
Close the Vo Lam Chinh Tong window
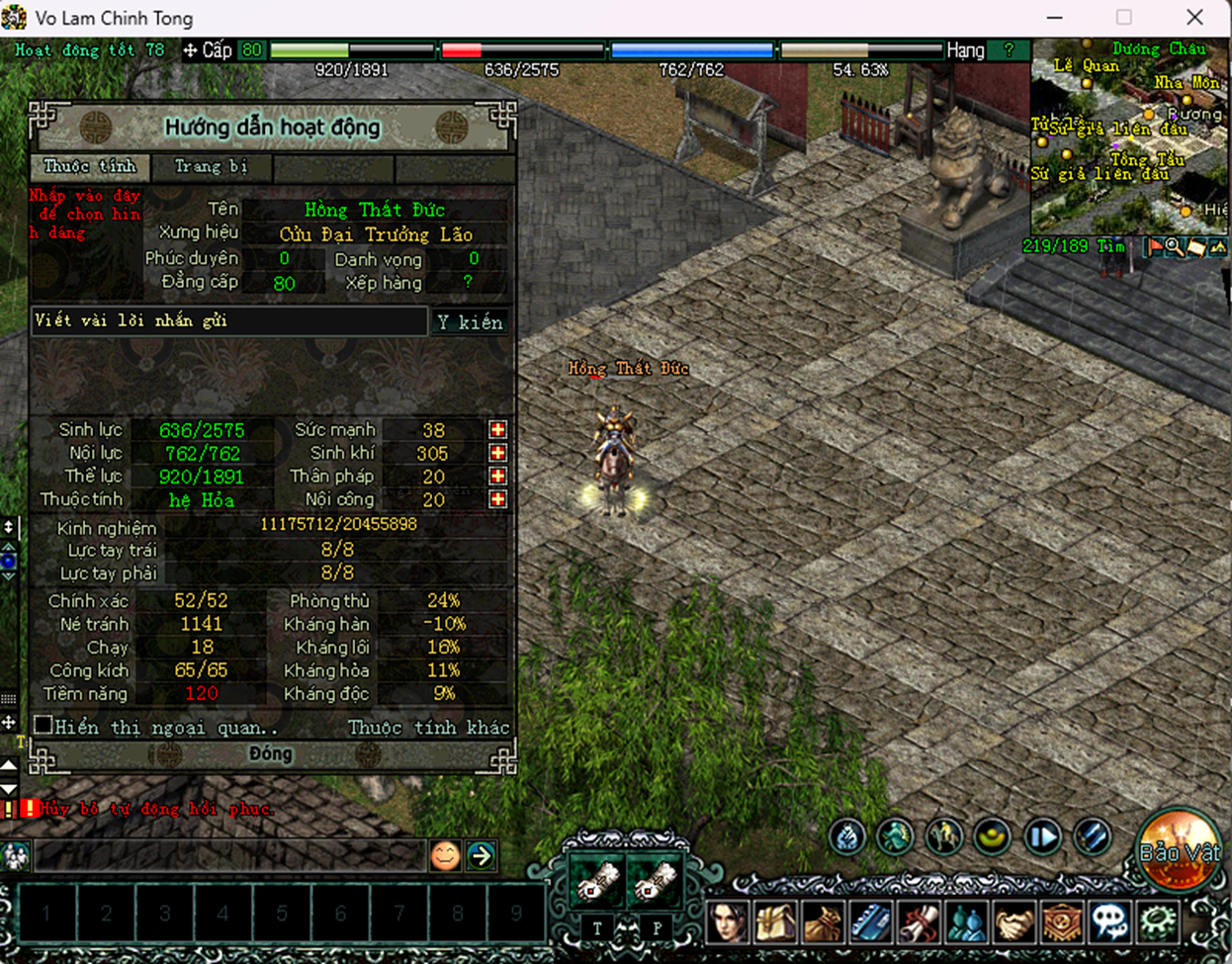(1194, 17)
